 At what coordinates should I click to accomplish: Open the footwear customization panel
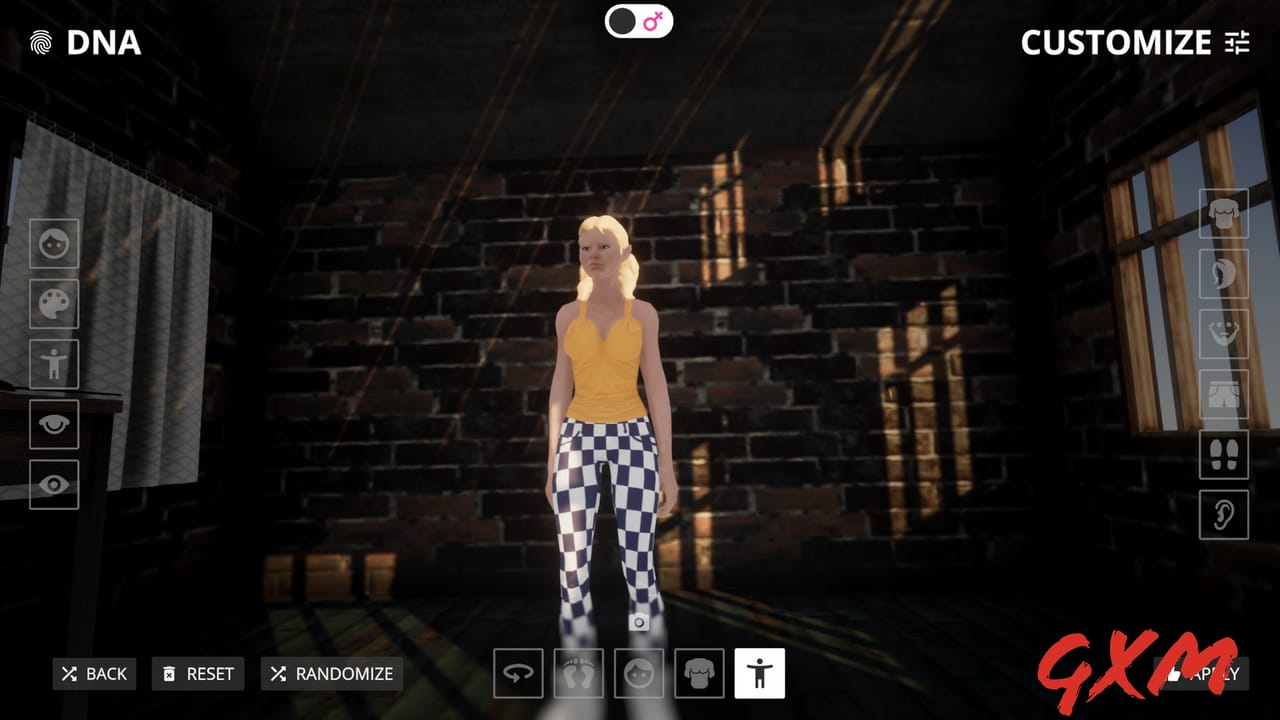(x=1224, y=455)
